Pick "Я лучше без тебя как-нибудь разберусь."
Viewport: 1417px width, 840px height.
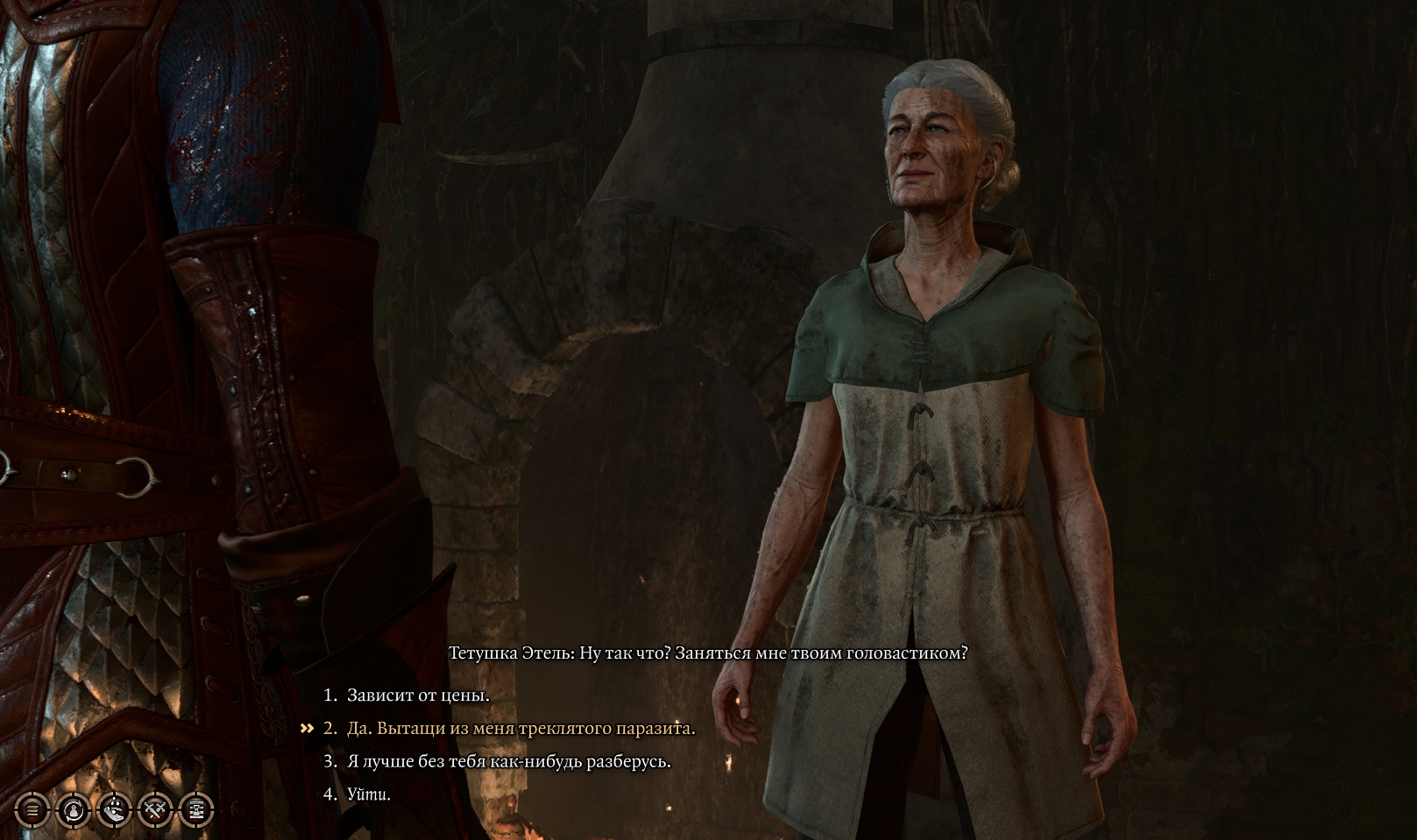point(508,762)
